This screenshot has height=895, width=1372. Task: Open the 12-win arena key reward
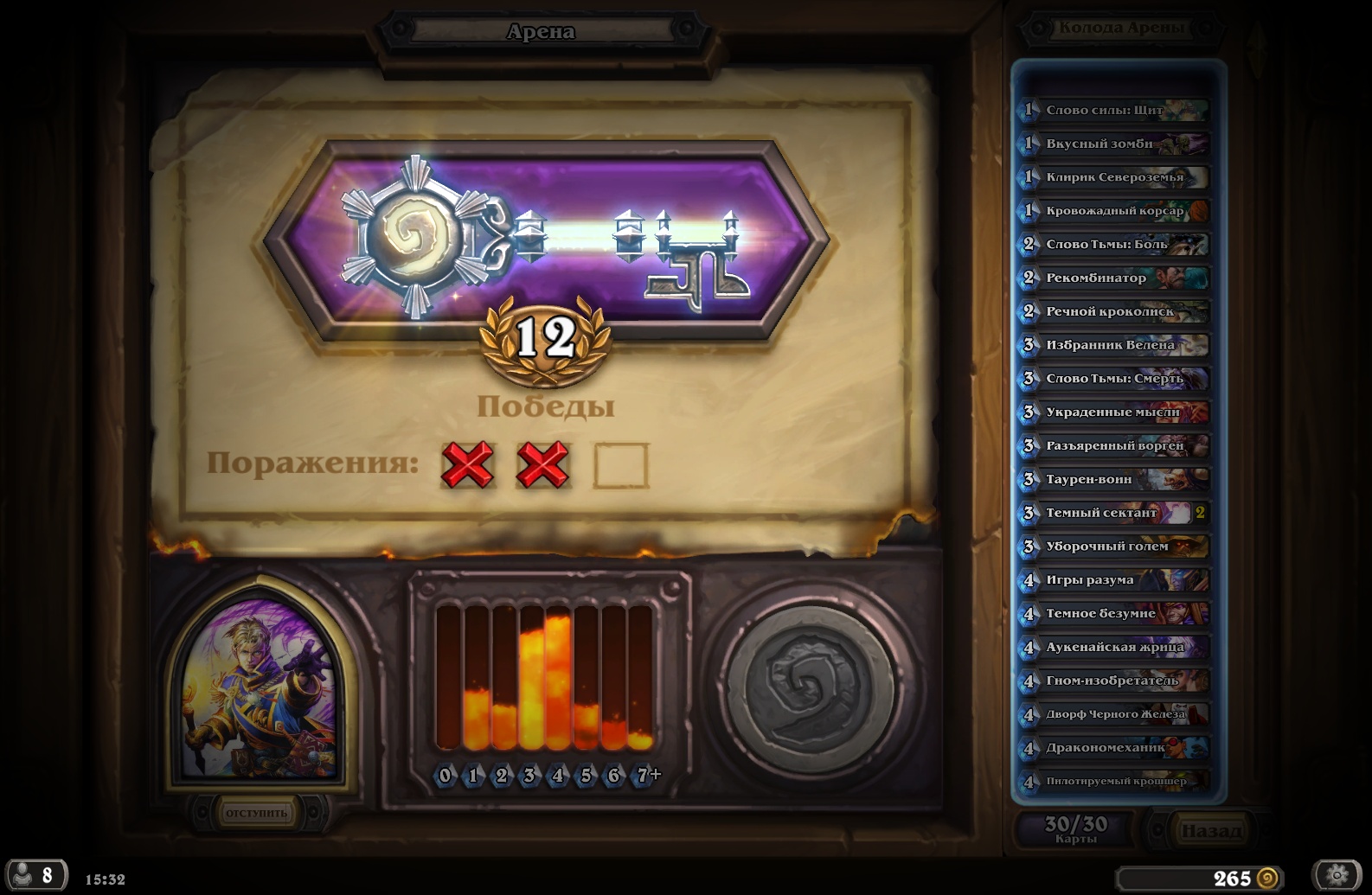click(x=545, y=240)
